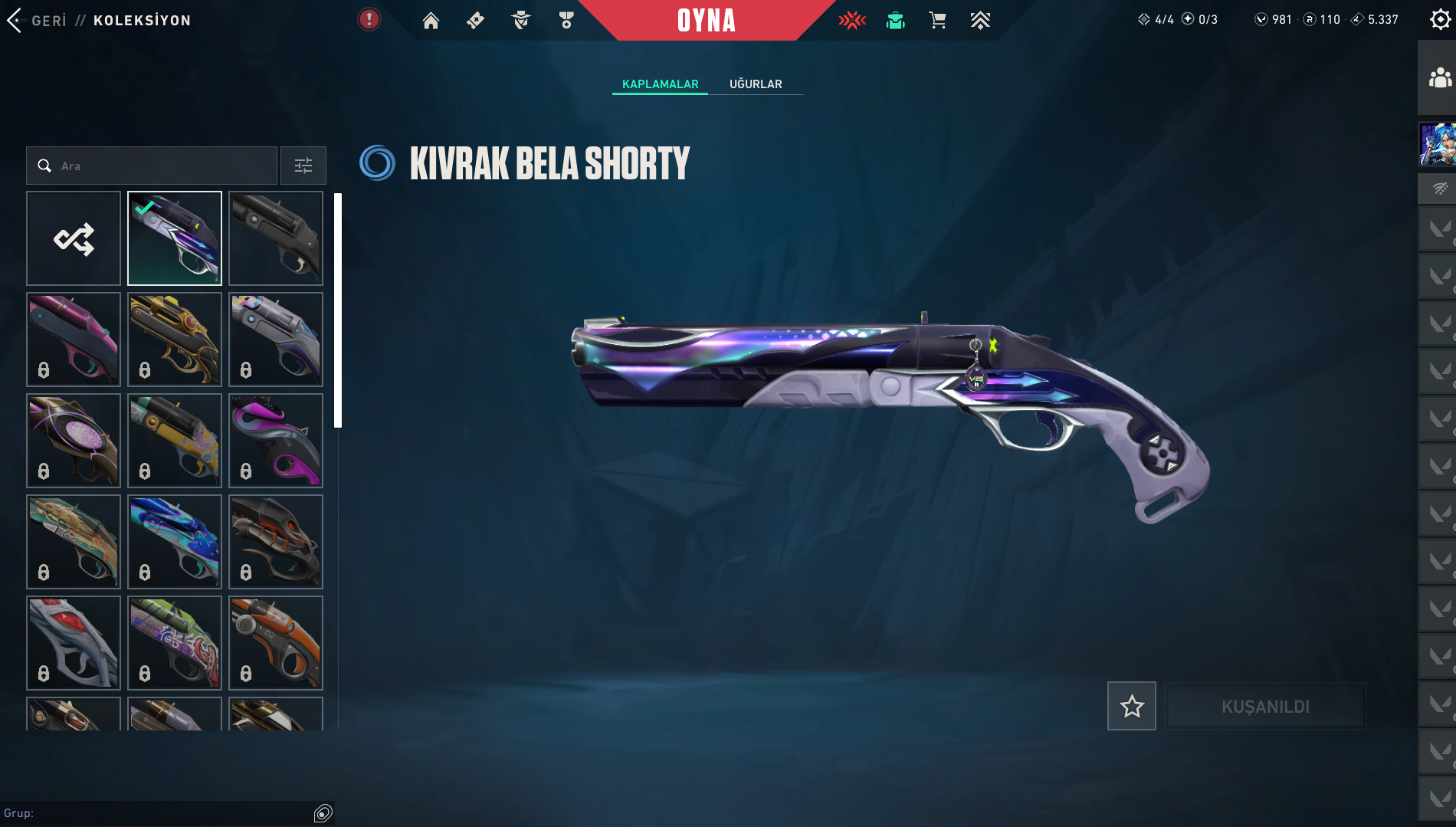
Task: Select the equipped Kıvrak Bela Shorty thumbnail
Action: [x=175, y=238]
